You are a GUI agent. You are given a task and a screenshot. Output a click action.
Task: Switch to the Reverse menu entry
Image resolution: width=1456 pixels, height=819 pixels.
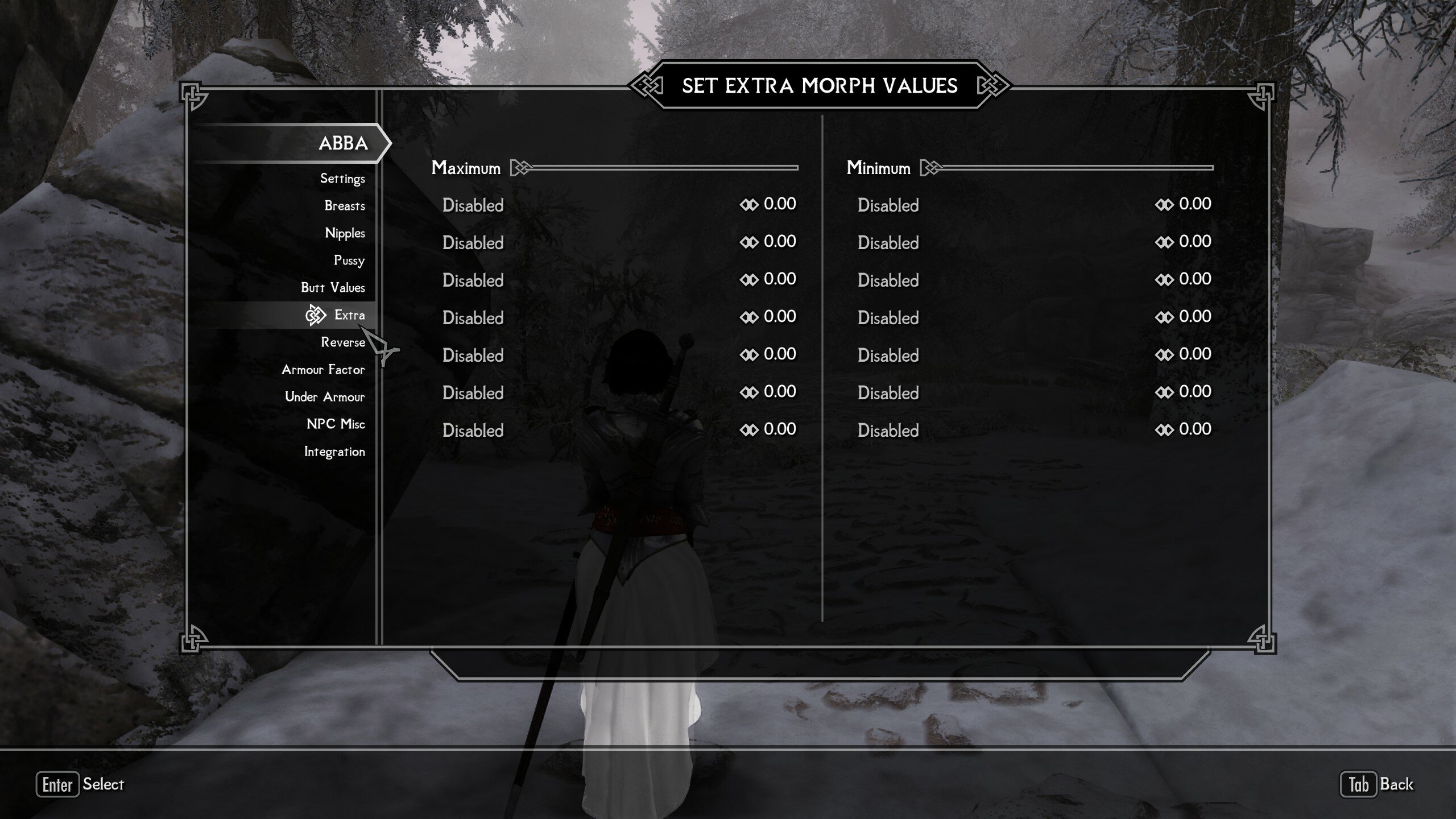(x=344, y=342)
